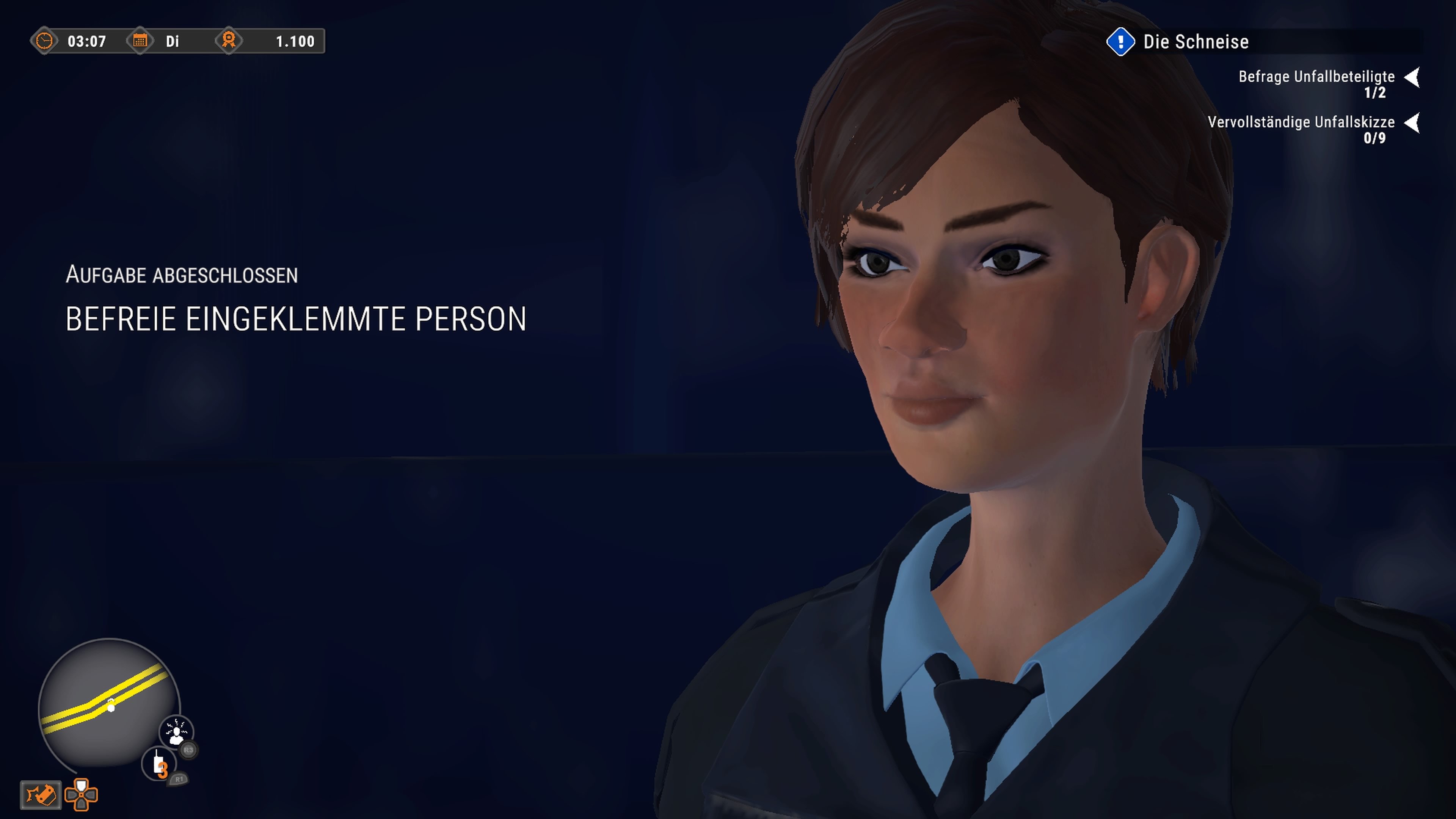This screenshot has height=819, width=1456.
Task: Click the medal icon beside the 1.100 score
Action: click(x=229, y=41)
